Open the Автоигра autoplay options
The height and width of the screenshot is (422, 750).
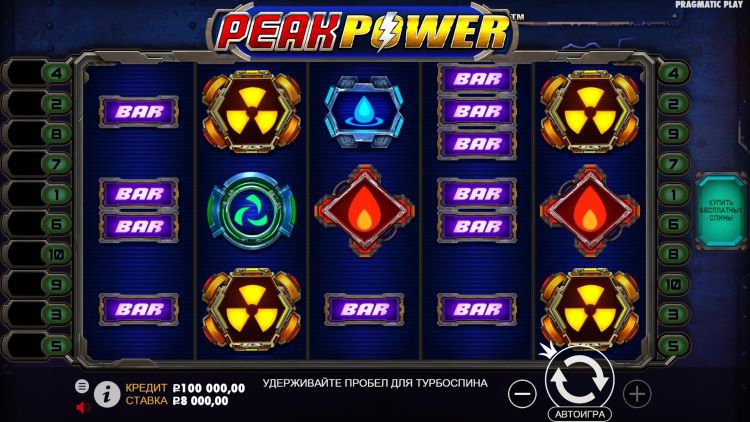[580, 413]
